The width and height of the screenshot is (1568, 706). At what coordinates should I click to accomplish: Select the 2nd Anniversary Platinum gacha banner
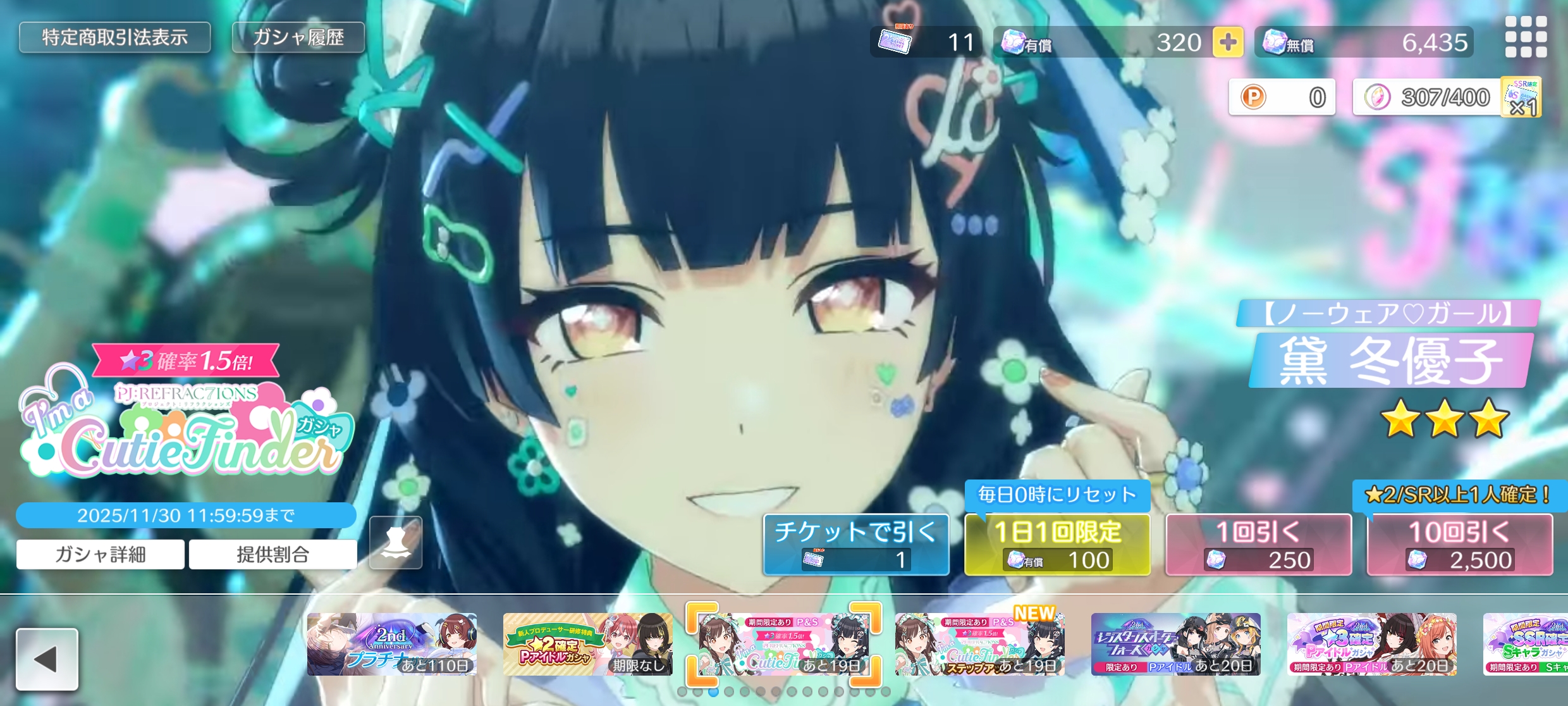[x=392, y=644]
